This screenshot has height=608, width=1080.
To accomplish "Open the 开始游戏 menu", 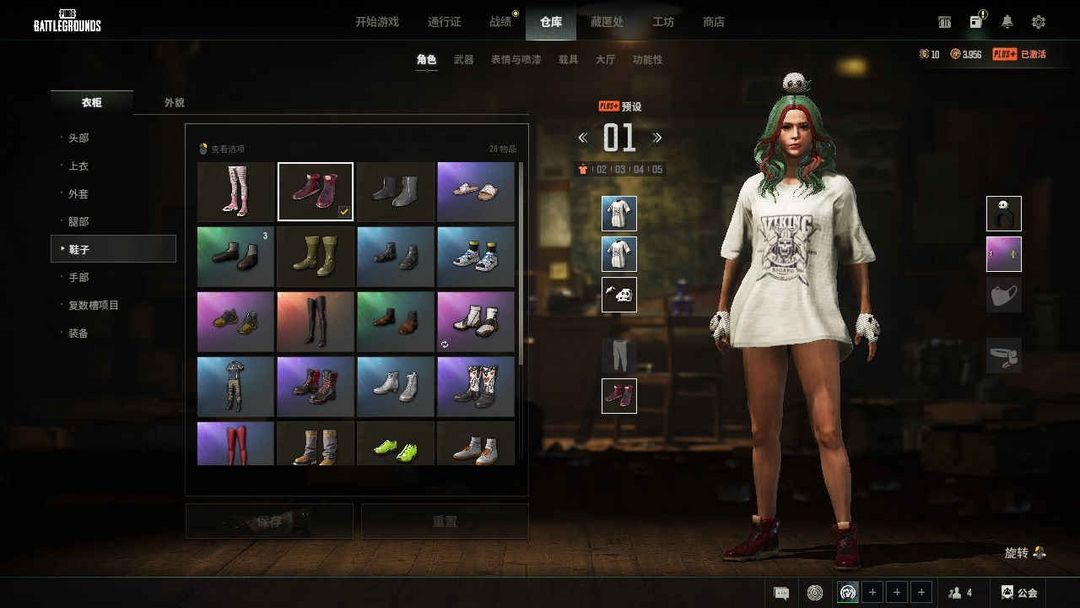I will (x=377, y=22).
